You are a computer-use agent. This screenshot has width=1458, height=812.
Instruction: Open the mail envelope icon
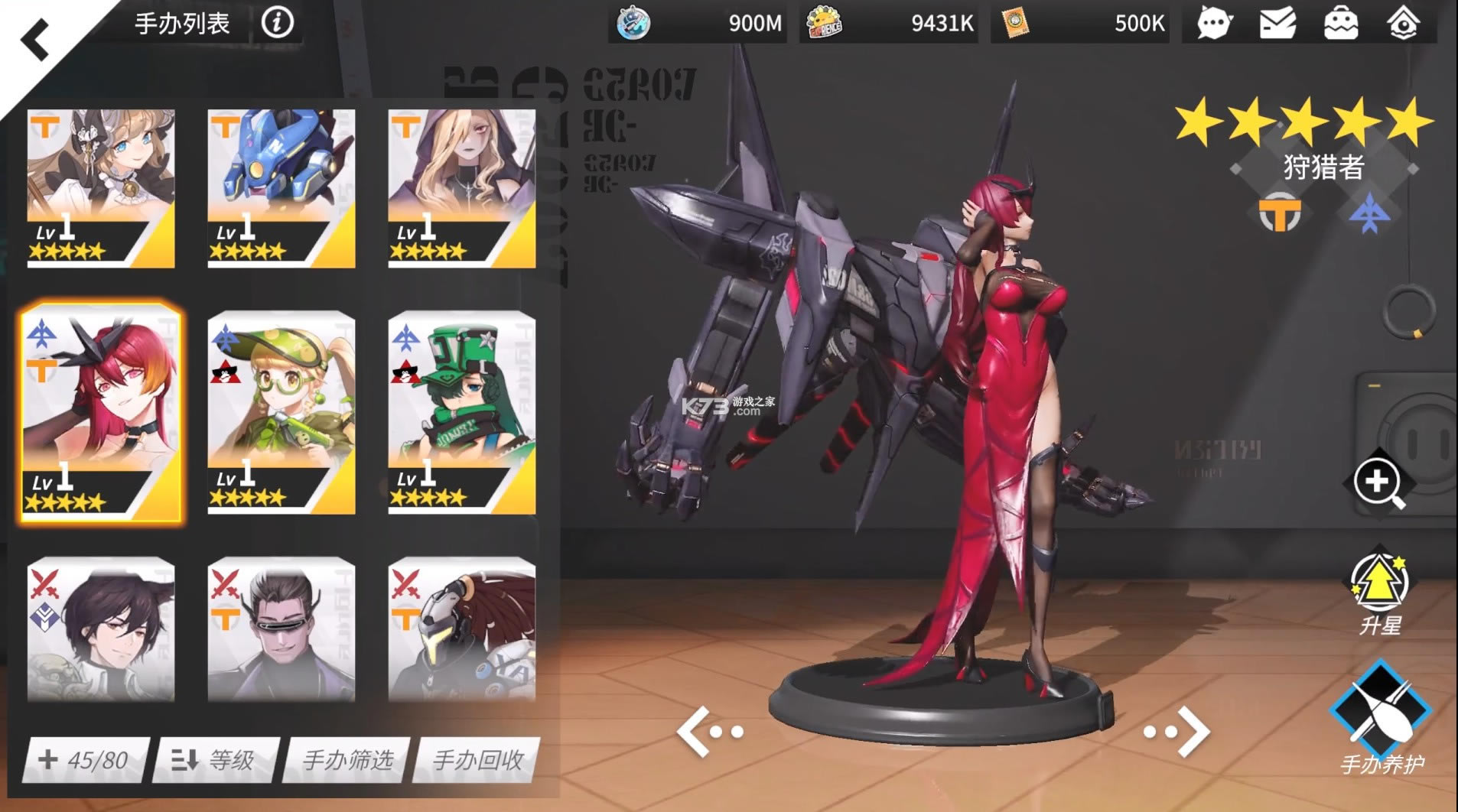coord(1276,23)
